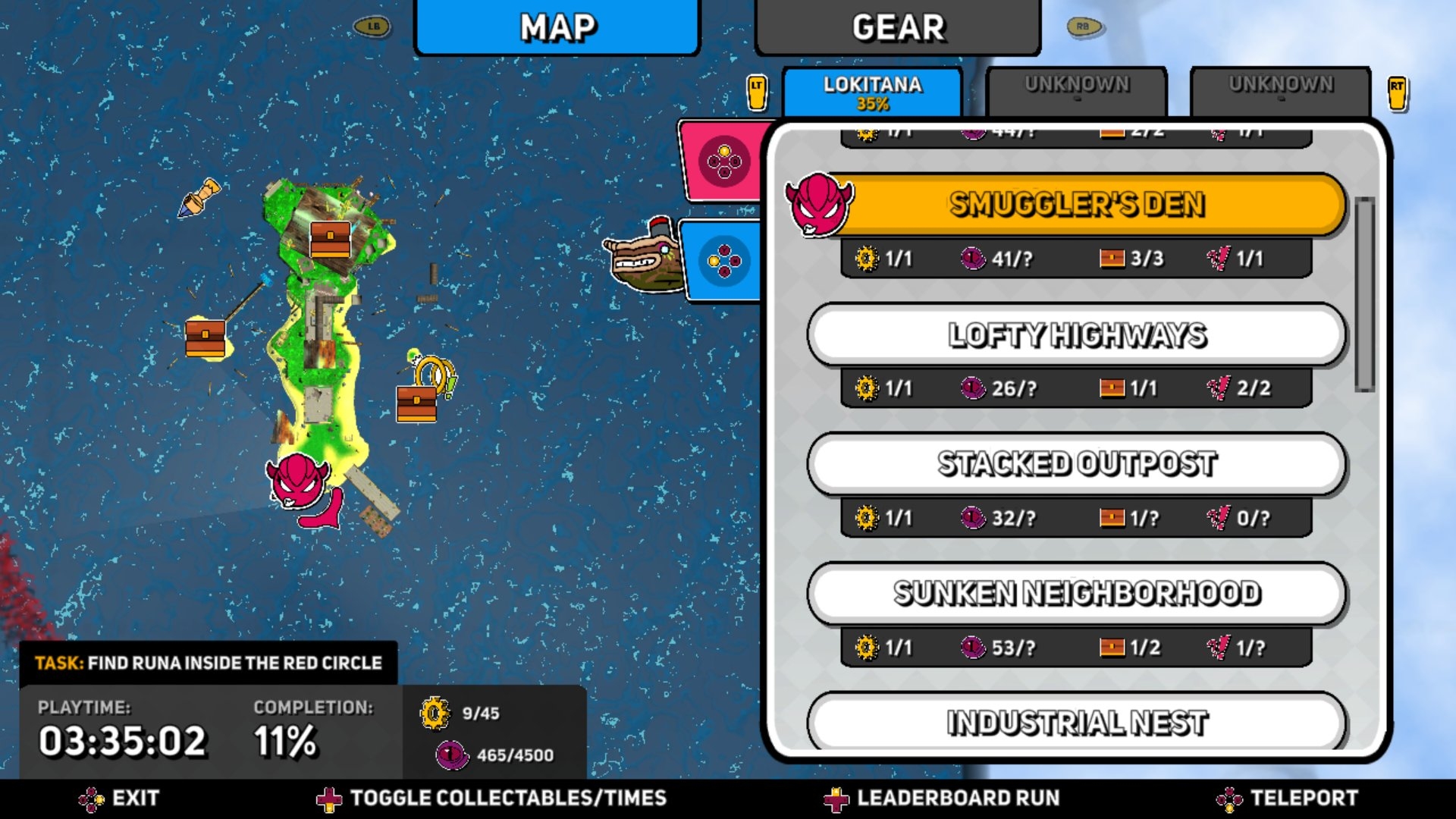Toggle collectables/times display

(491, 799)
